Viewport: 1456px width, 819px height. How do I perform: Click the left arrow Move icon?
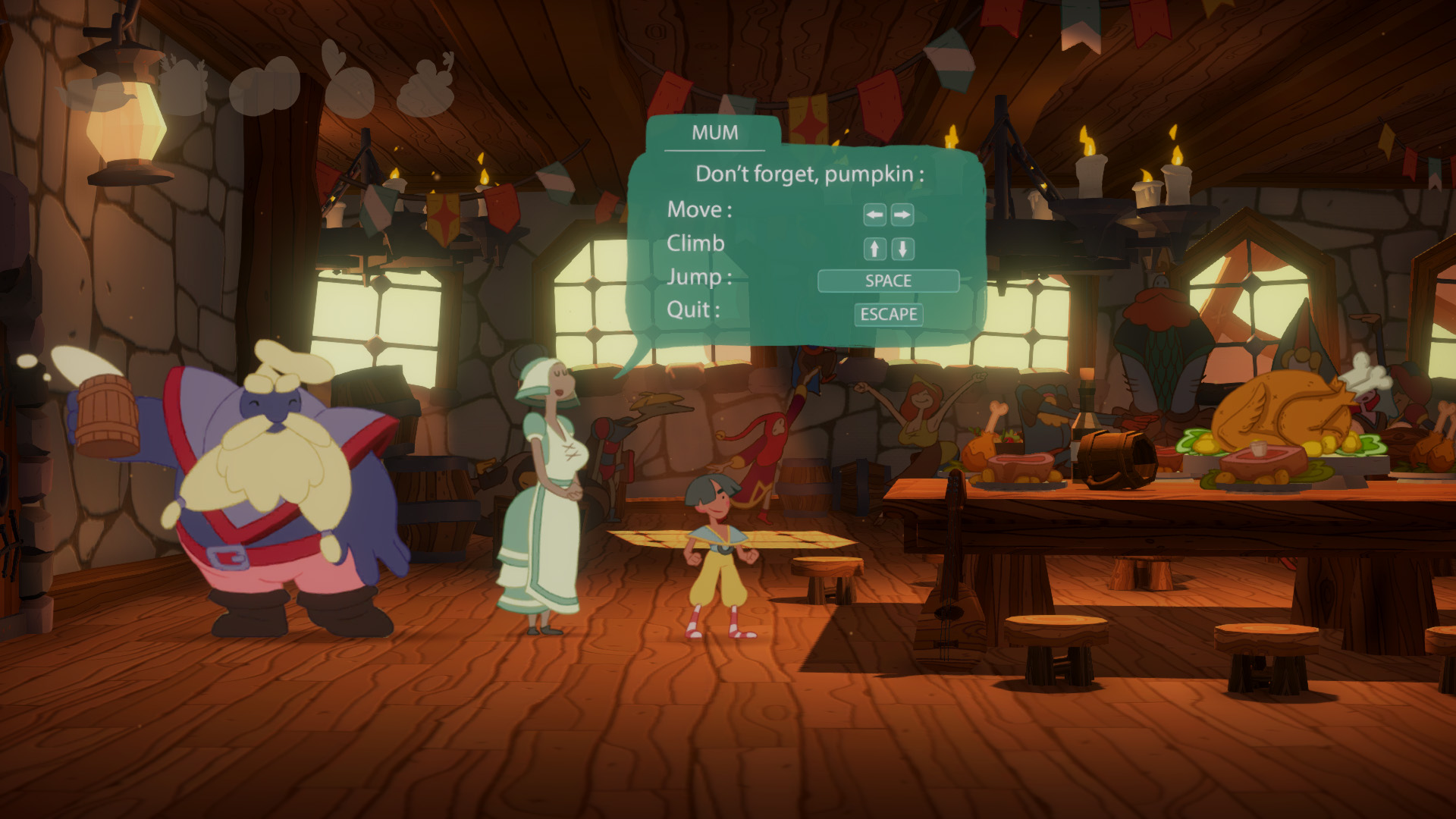tap(873, 215)
